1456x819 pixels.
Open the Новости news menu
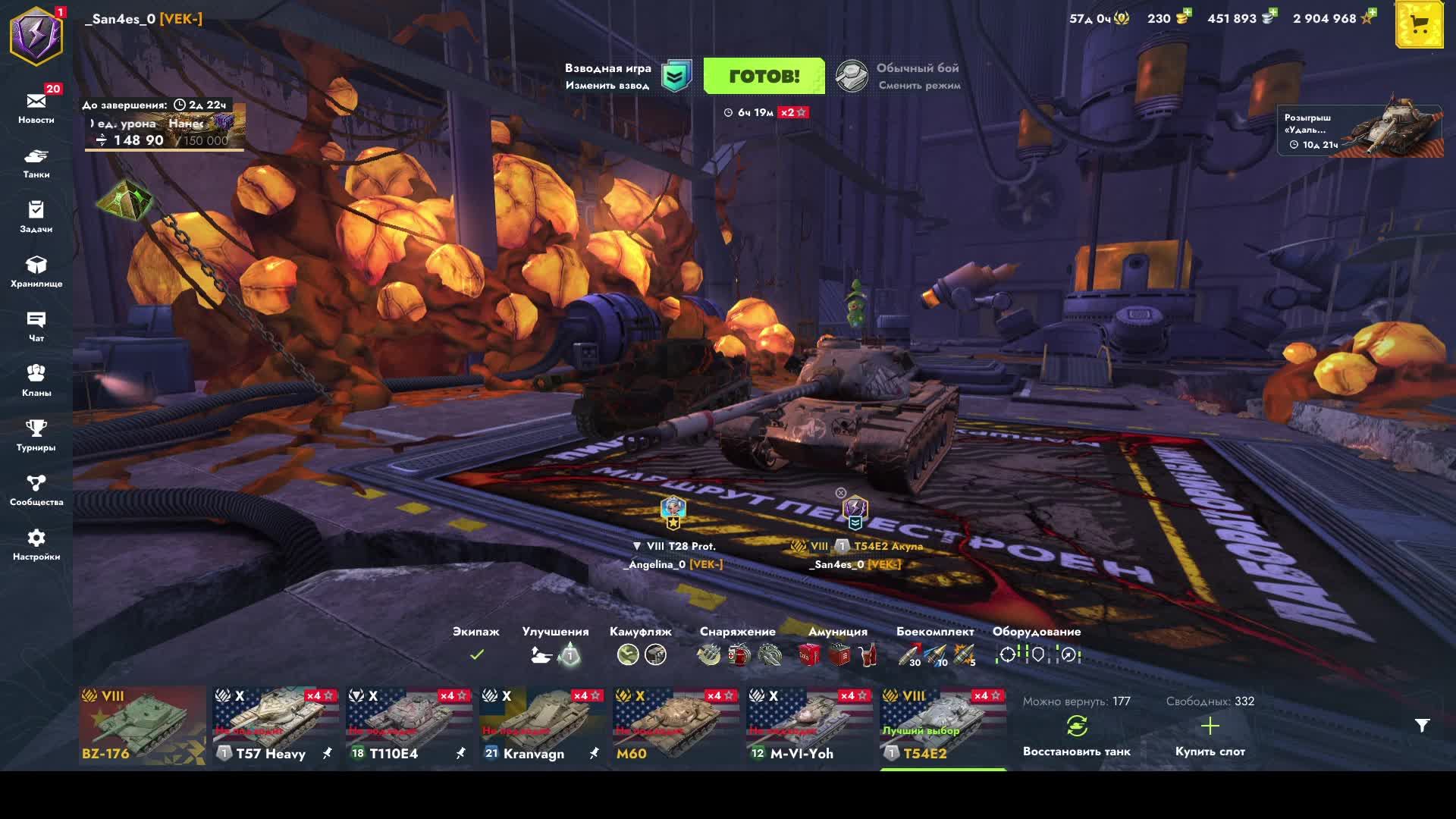[36, 107]
